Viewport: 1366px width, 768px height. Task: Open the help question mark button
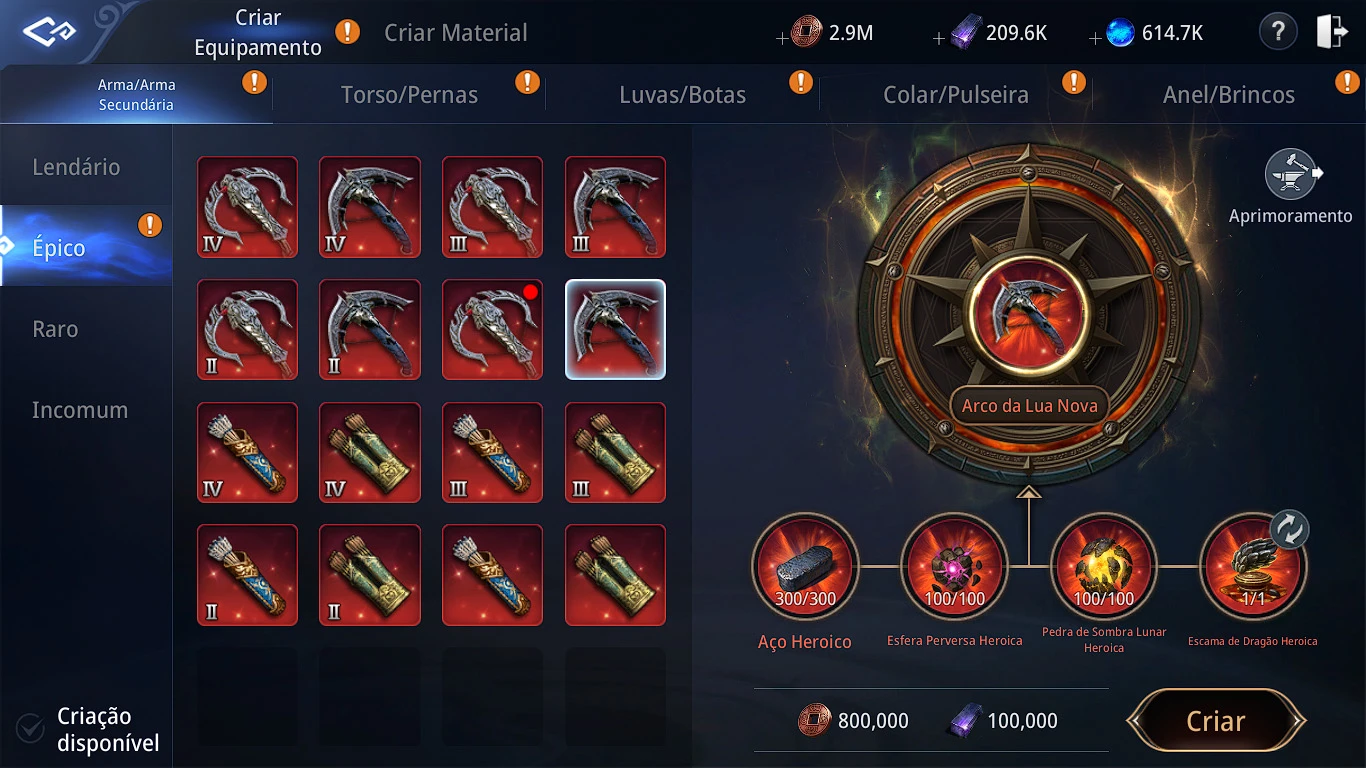(1277, 33)
